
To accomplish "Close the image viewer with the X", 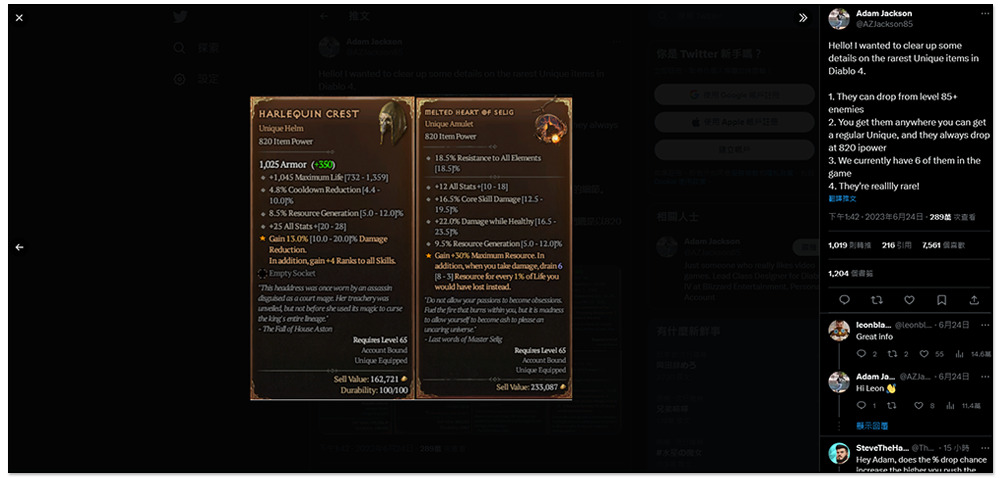I will pyautogui.click(x=20, y=18).
